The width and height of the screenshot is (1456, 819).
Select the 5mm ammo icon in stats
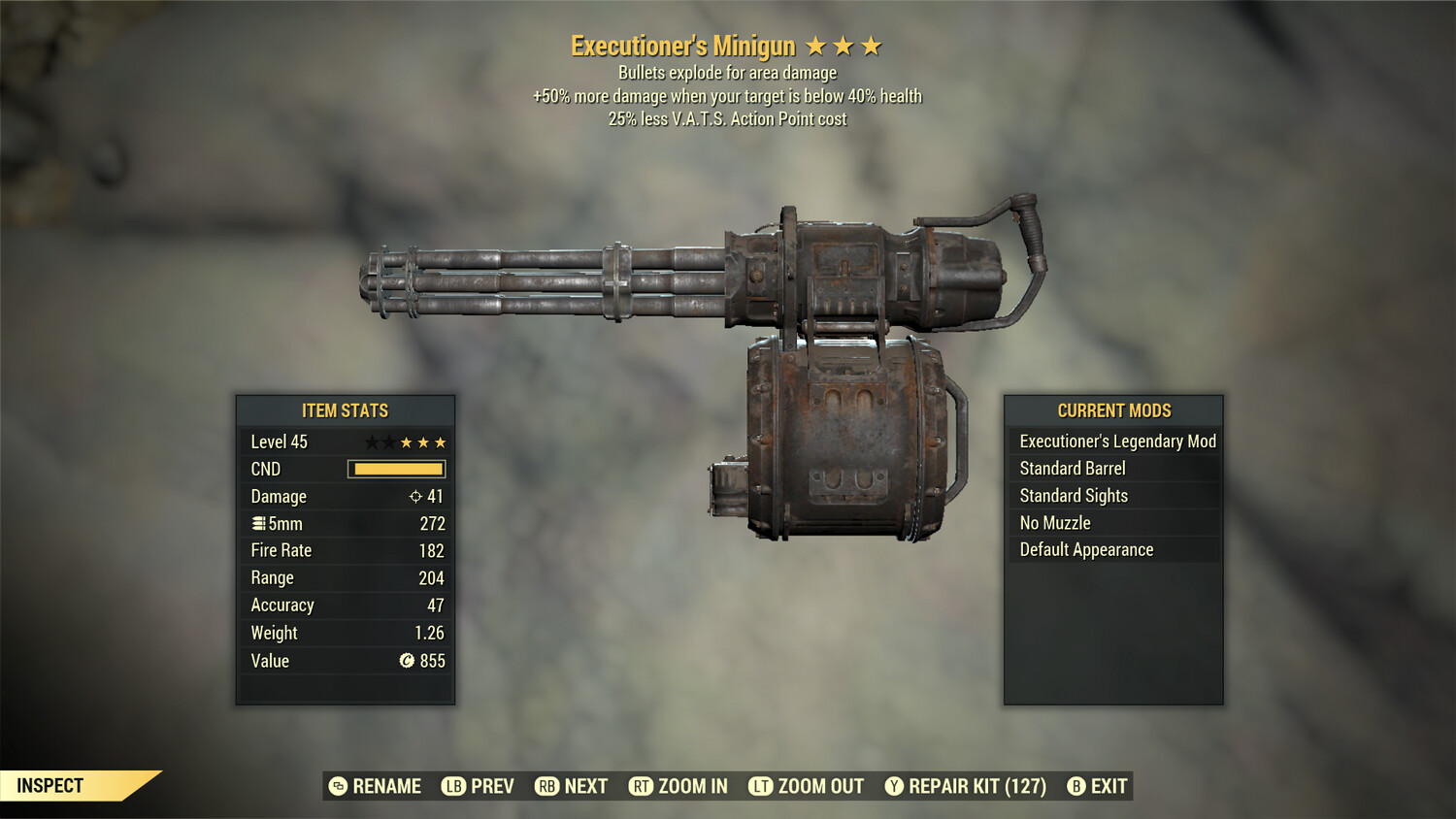pos(259,523)
